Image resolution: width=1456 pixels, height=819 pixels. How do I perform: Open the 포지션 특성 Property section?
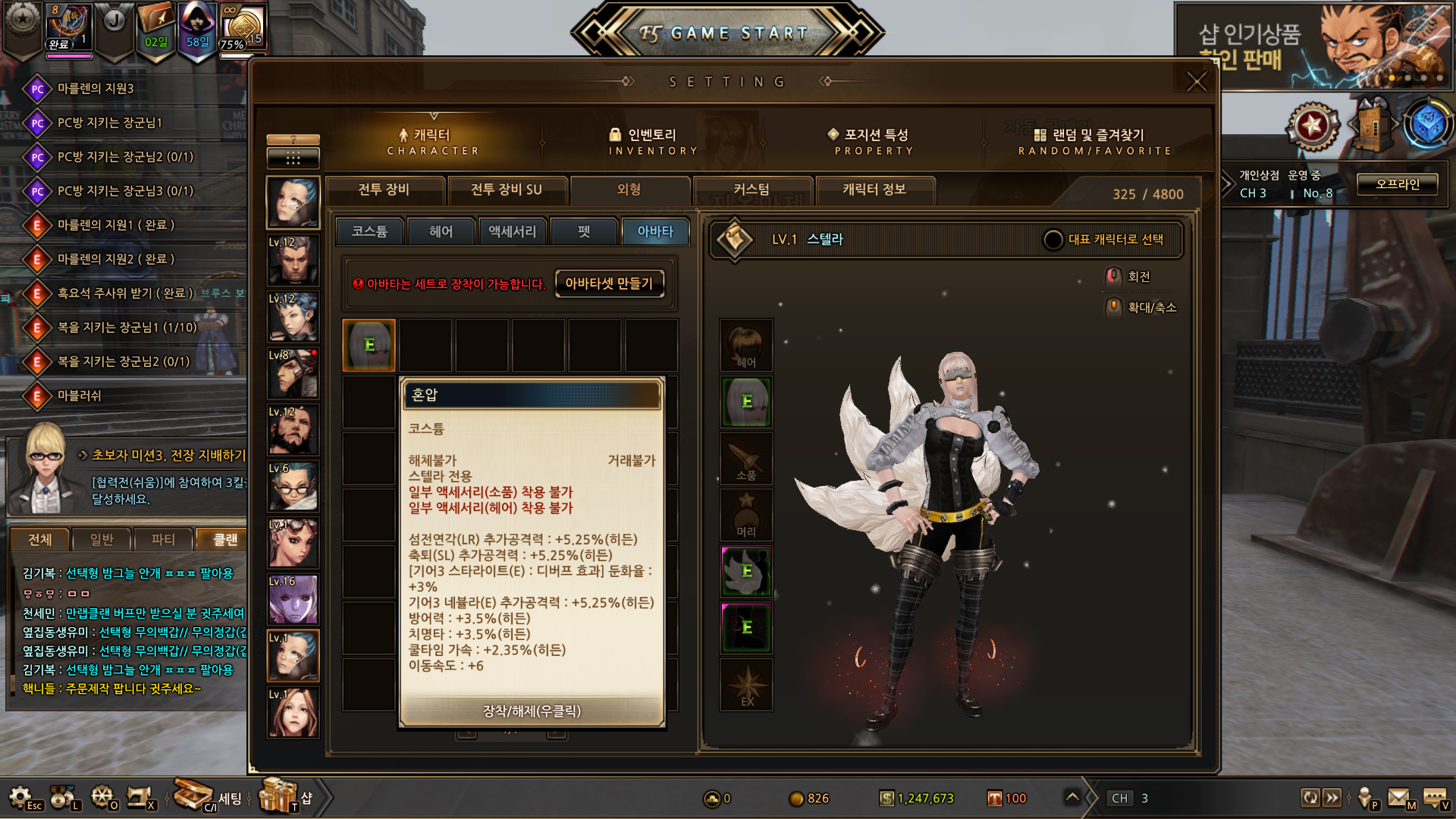[x=874, y=141]
